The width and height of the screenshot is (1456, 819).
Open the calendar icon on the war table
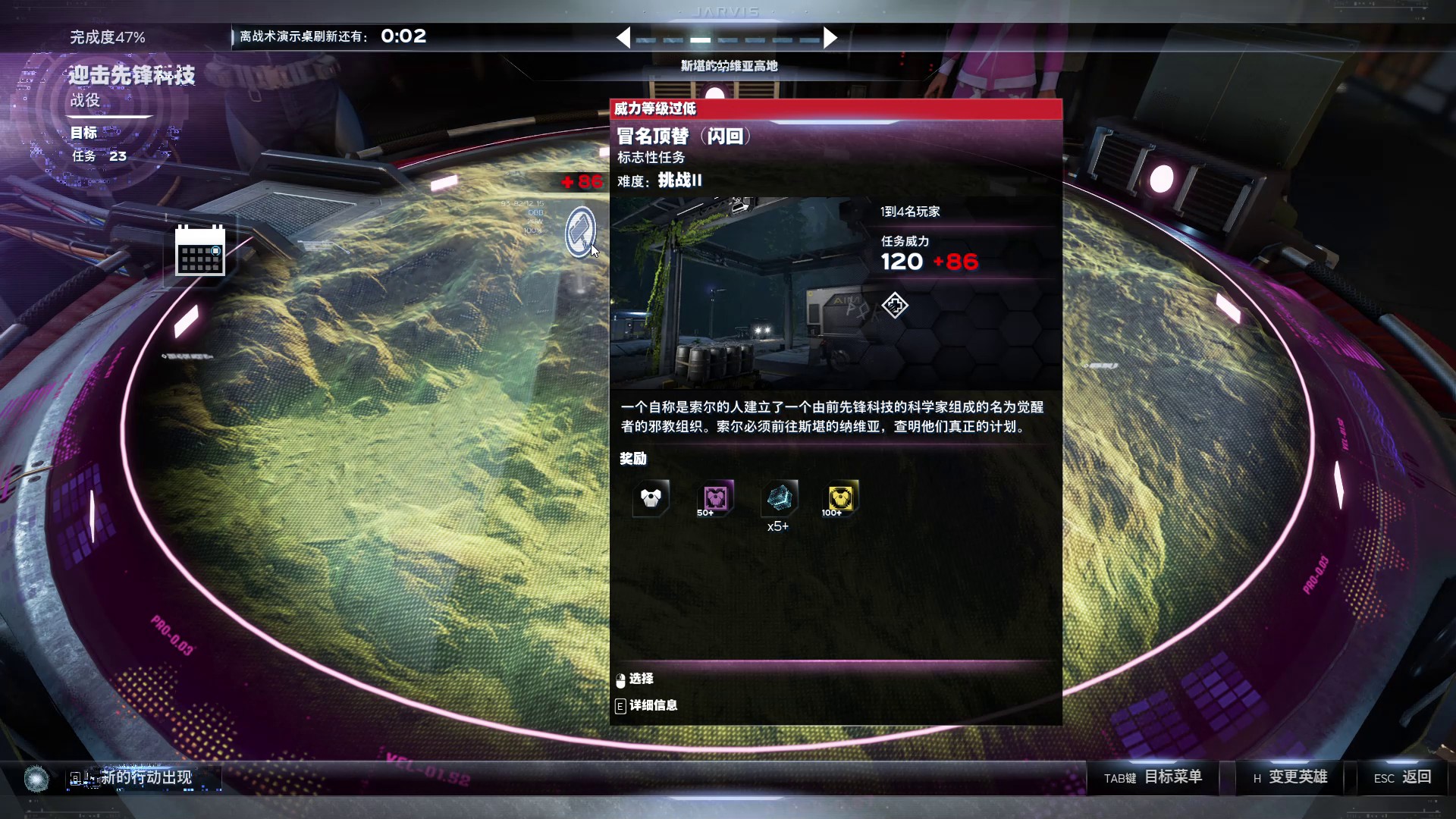[200, 250]
